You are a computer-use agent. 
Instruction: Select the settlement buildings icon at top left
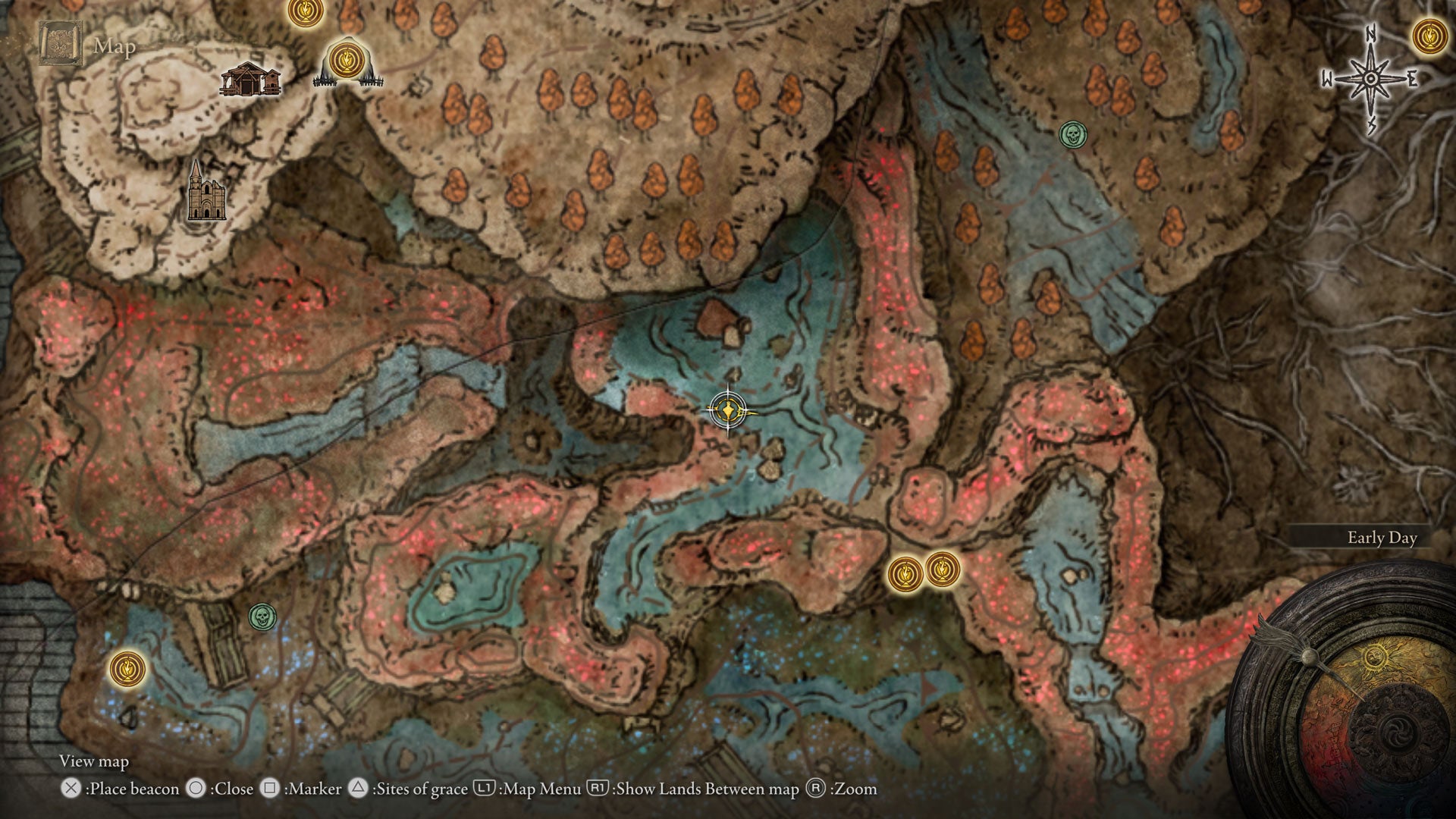point(250,78)
